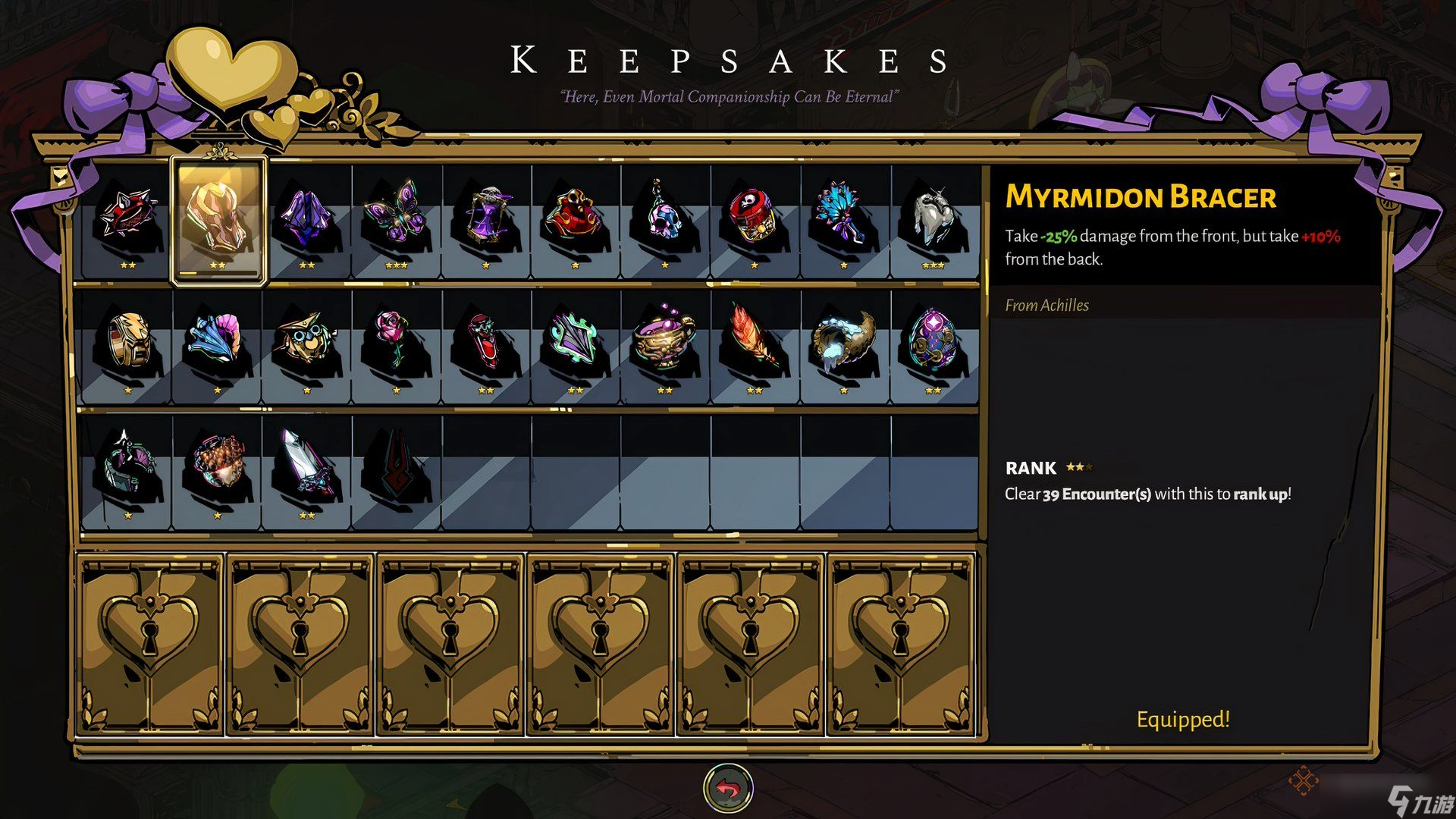The image size is (1456, 819).
Task: Pick the pink rose keepsake
Action: 396,343
